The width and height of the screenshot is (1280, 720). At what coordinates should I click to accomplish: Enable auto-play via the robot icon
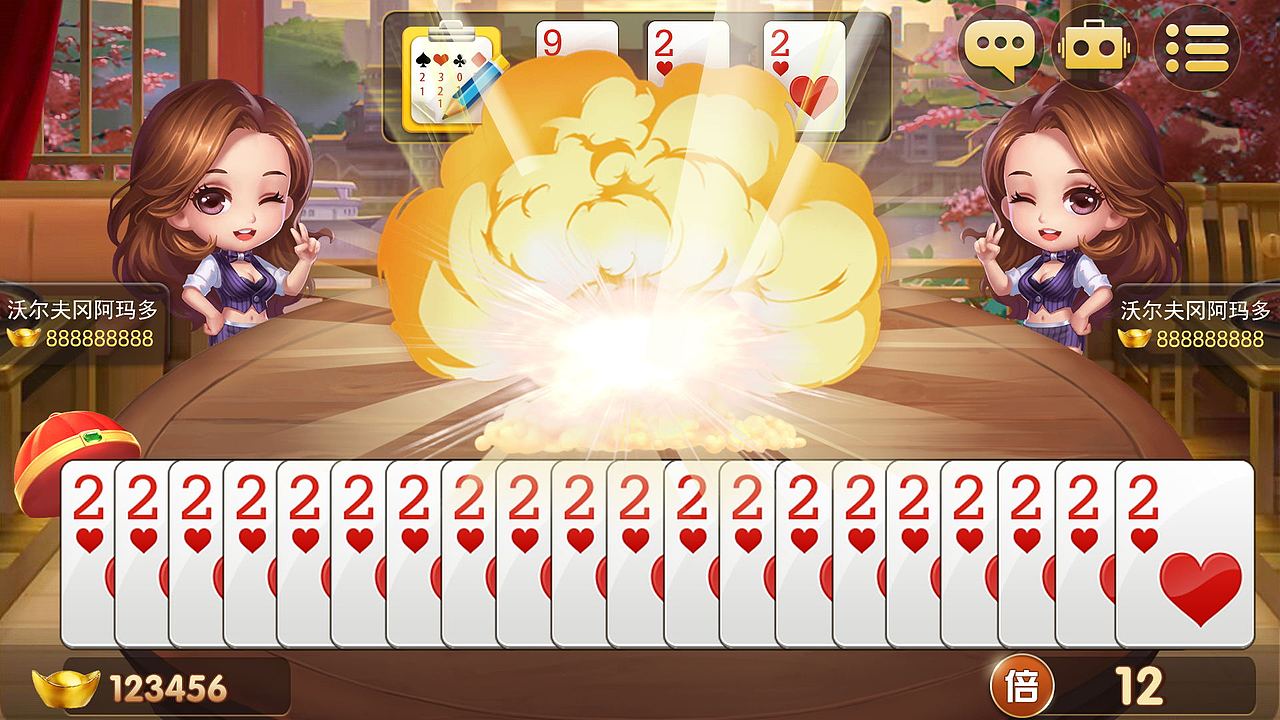coord(1095,45)
